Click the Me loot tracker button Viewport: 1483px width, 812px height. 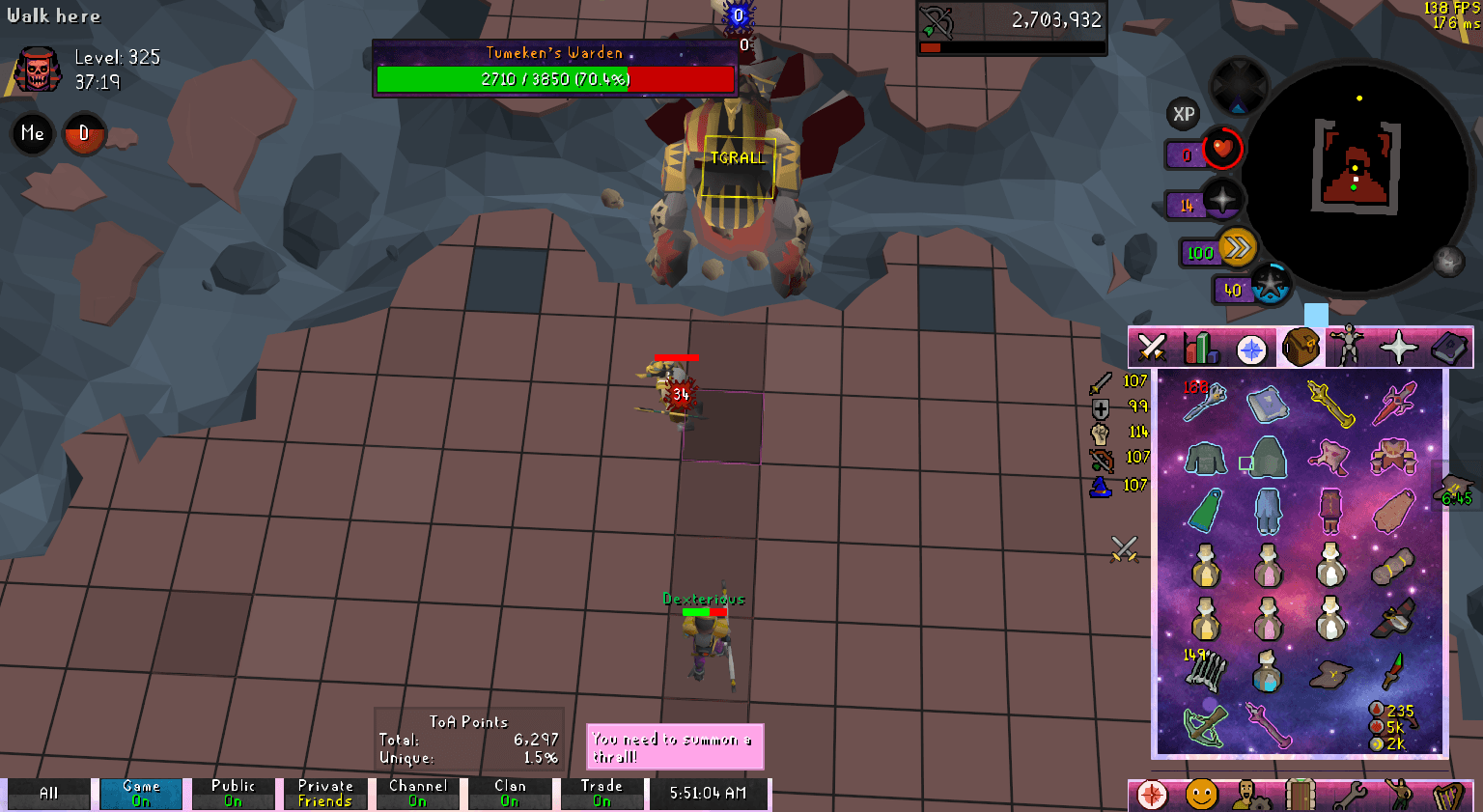point(32,133)
